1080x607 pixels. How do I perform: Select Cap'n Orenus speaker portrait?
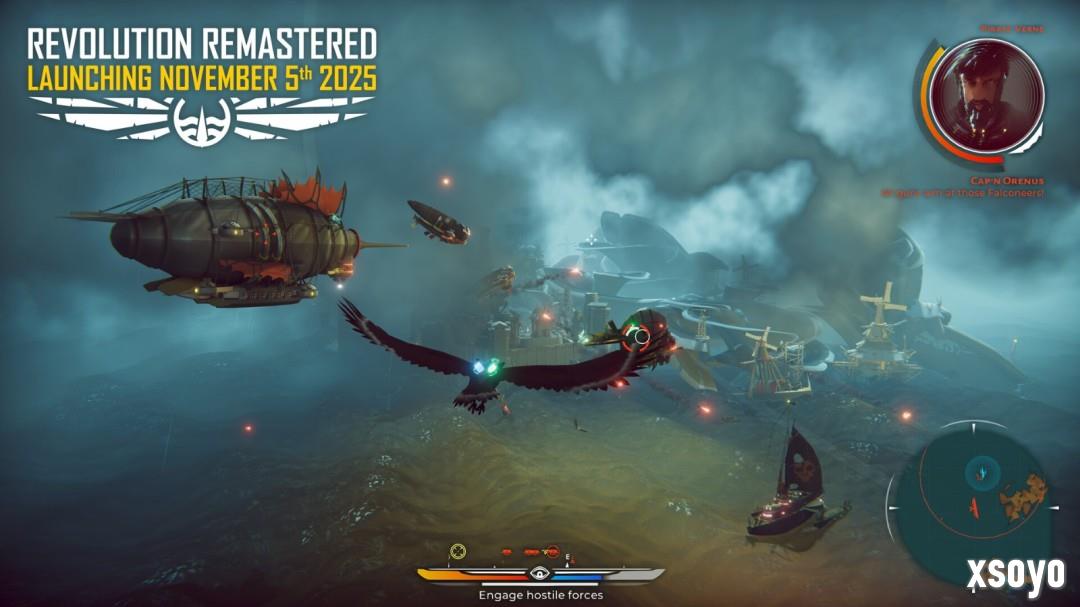(x=986, y=95)
